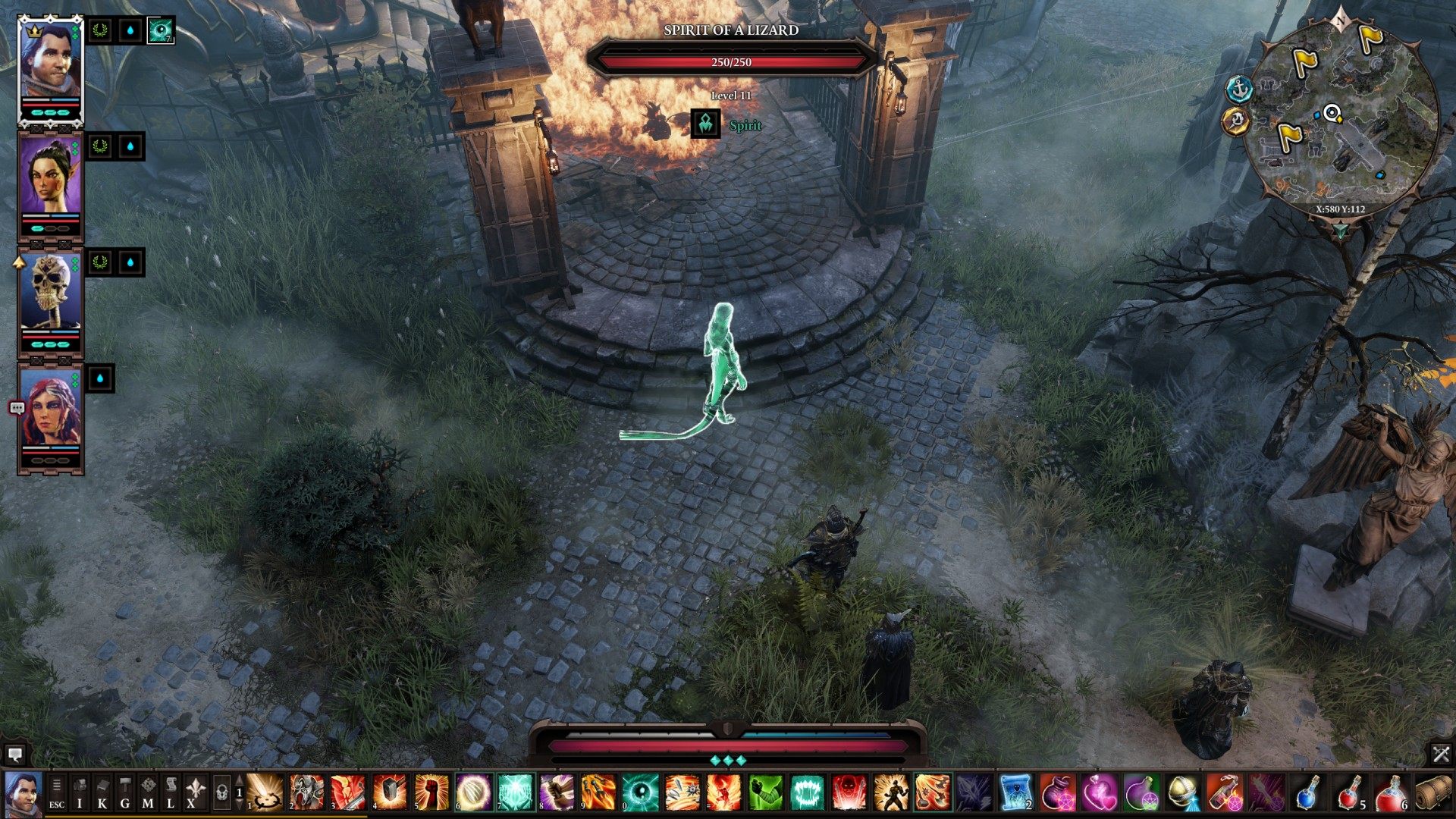Open the inventory with the I button
This screenshot has width=1456, height=819.
(80, 792)
